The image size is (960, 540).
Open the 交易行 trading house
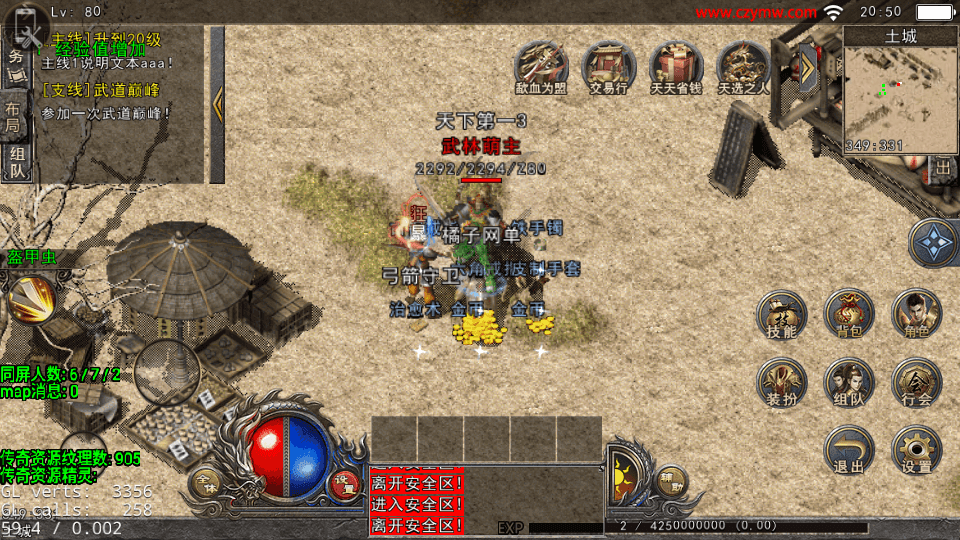pyautogui.click(x=608, y=67)
